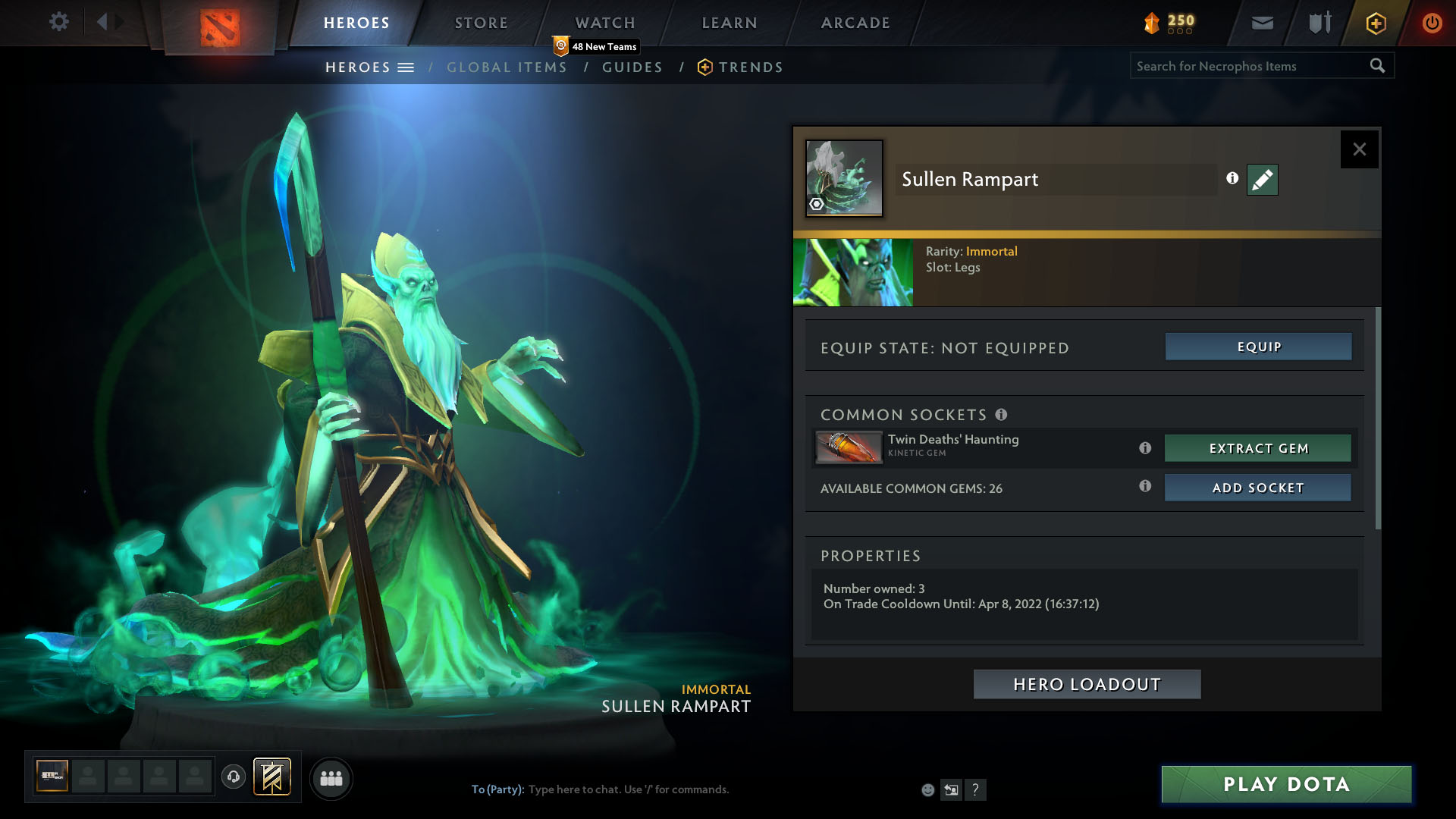The height and width of the screenshot is (819, 1456).
Task: Switch to the Store tab
Action: tap(481, 23)
